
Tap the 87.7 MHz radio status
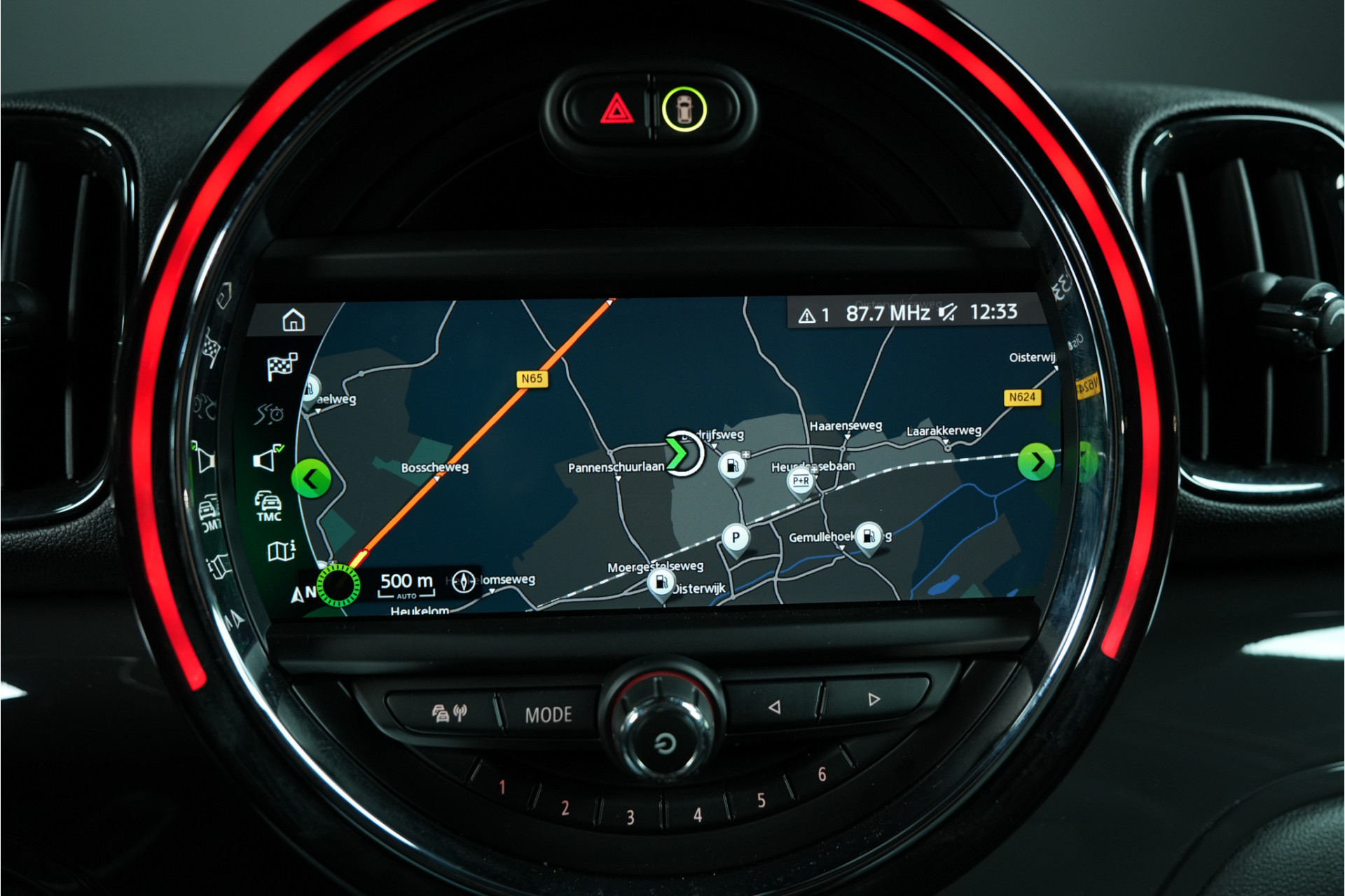pos(888,313)
